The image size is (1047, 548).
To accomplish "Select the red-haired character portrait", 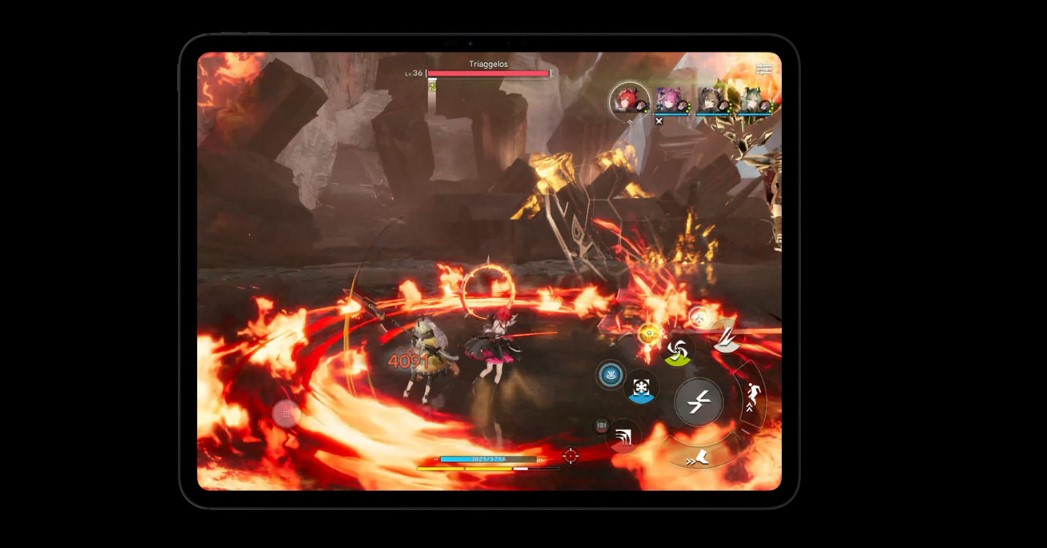I will coord(630,100).
